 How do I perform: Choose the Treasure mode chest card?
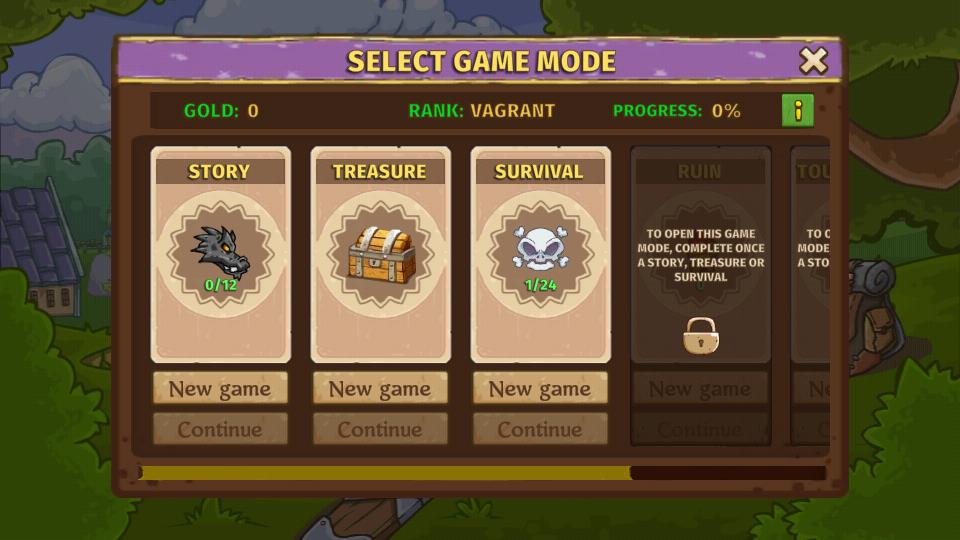tap(380, 255)
